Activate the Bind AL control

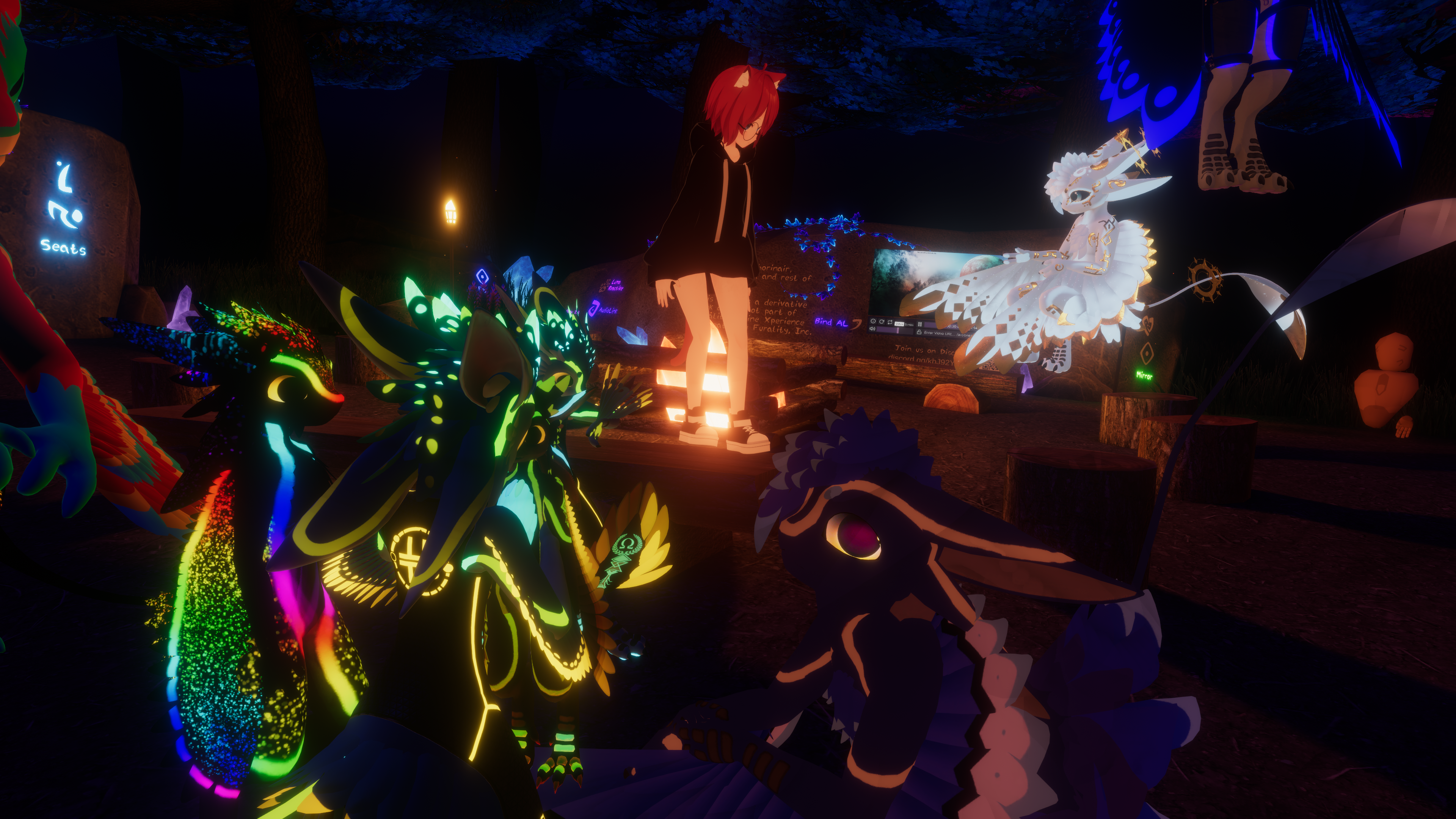pyautogui.click(x=832, y=322)
